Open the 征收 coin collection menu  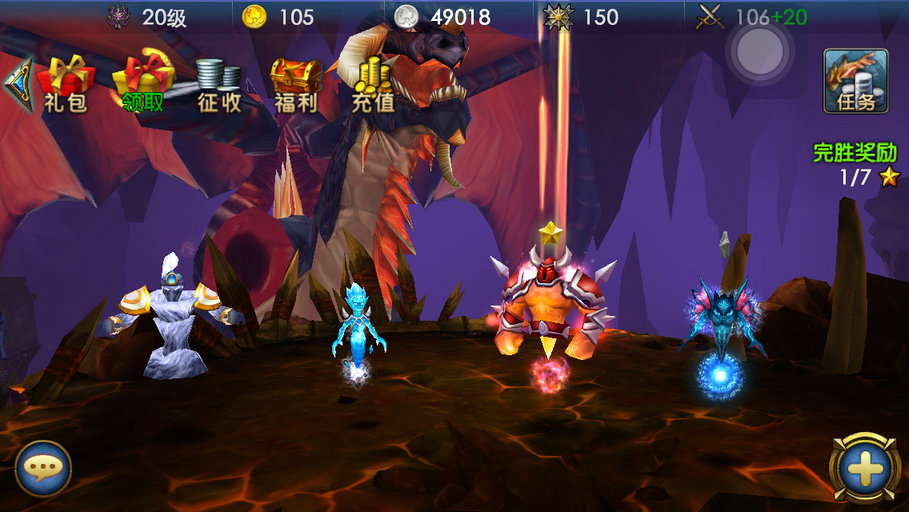pos(219,84)
